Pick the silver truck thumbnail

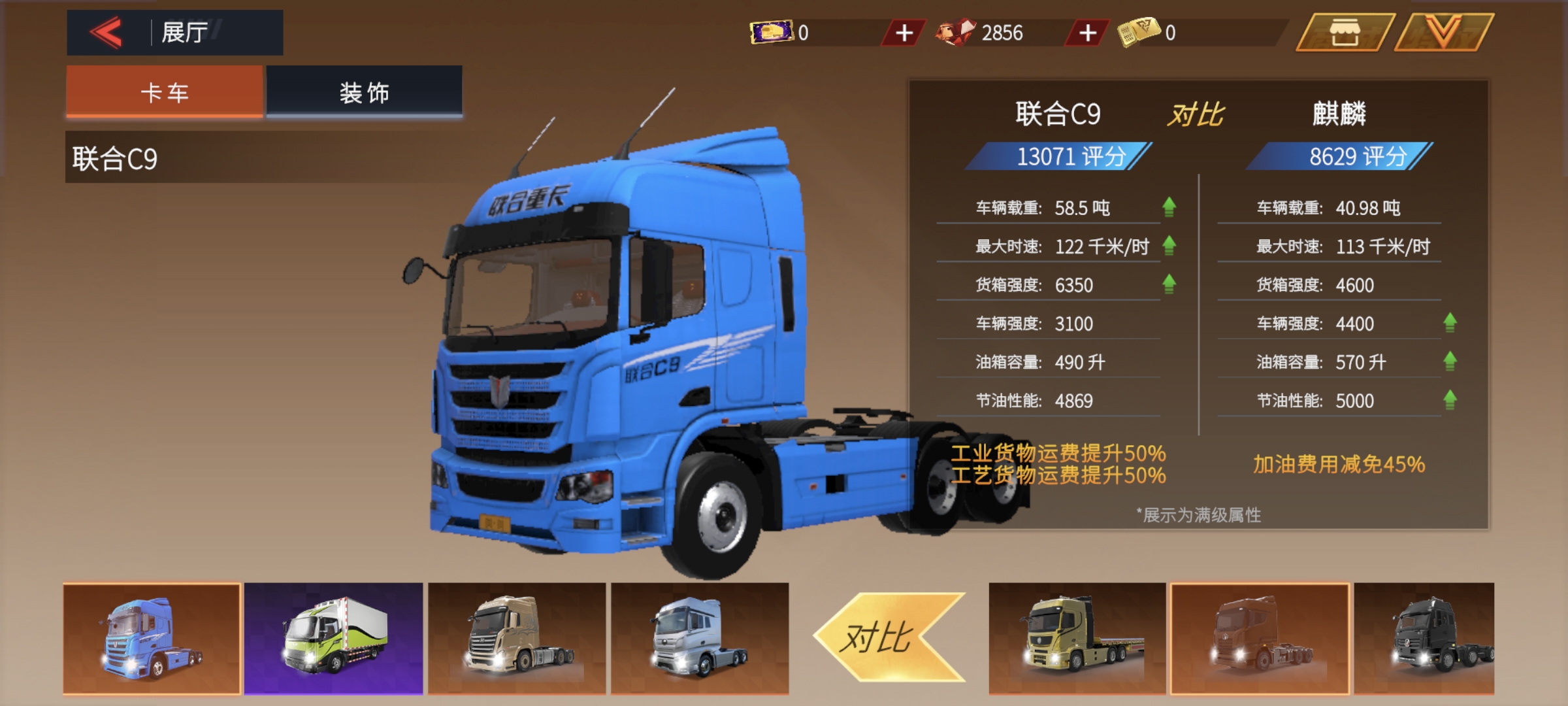coord(700,638)
